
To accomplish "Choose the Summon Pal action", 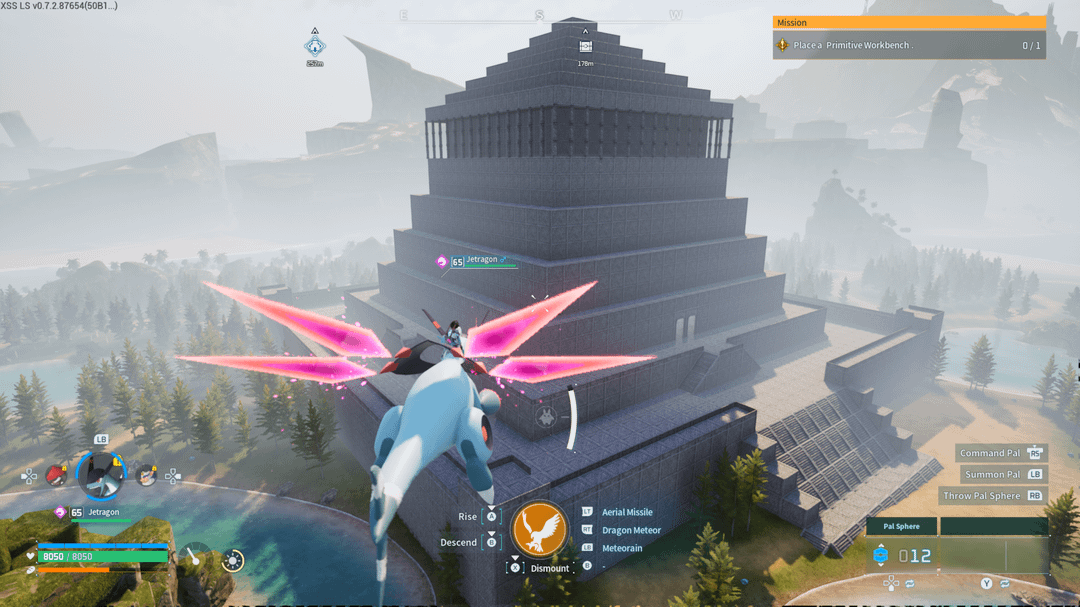I will click(993, 474).
